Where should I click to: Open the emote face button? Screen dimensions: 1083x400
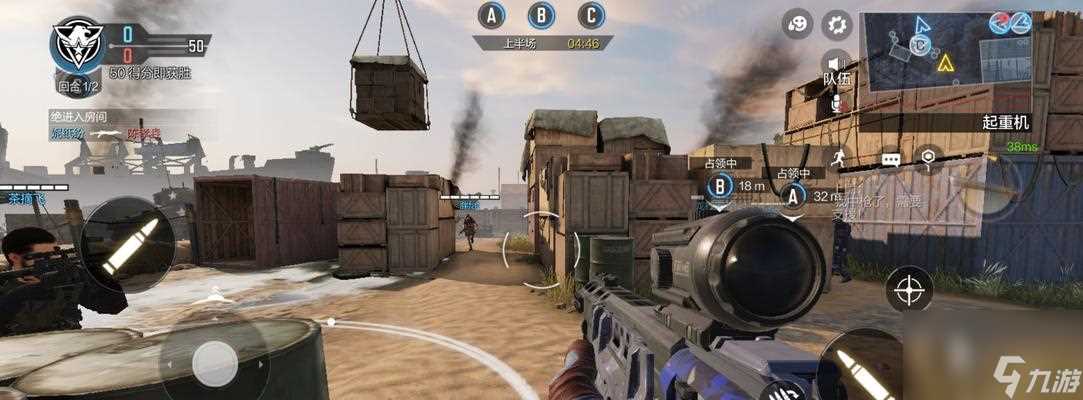[797, 25]
